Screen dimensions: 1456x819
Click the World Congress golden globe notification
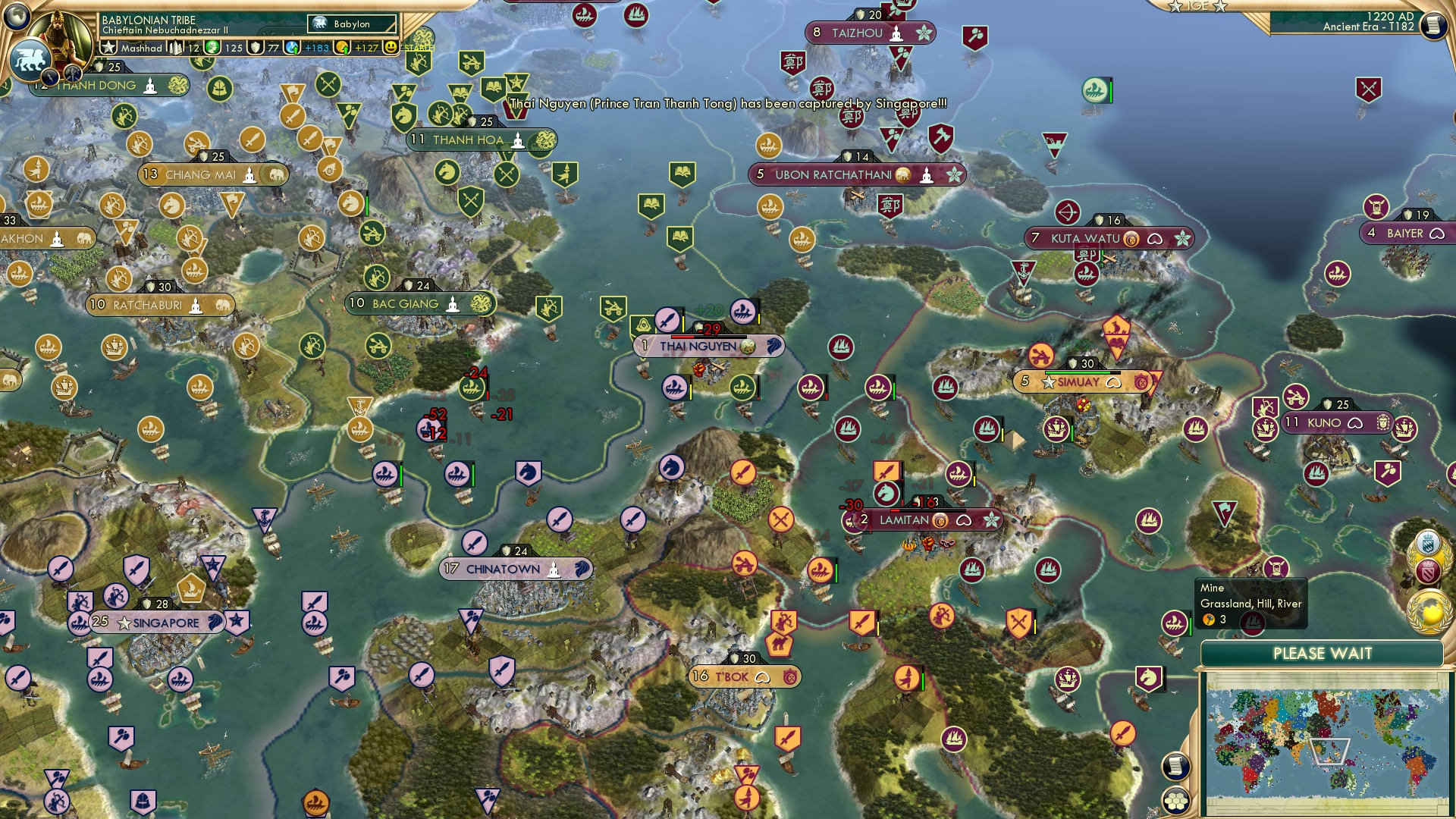1429,610
